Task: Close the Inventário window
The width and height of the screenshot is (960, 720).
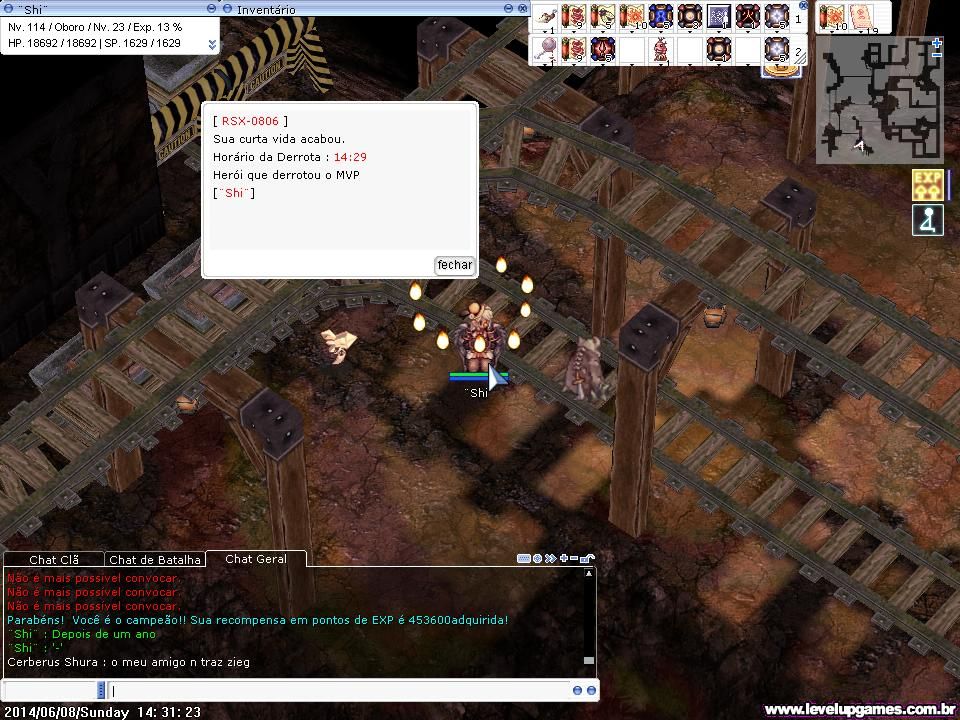Action: (x=523, y=9)
